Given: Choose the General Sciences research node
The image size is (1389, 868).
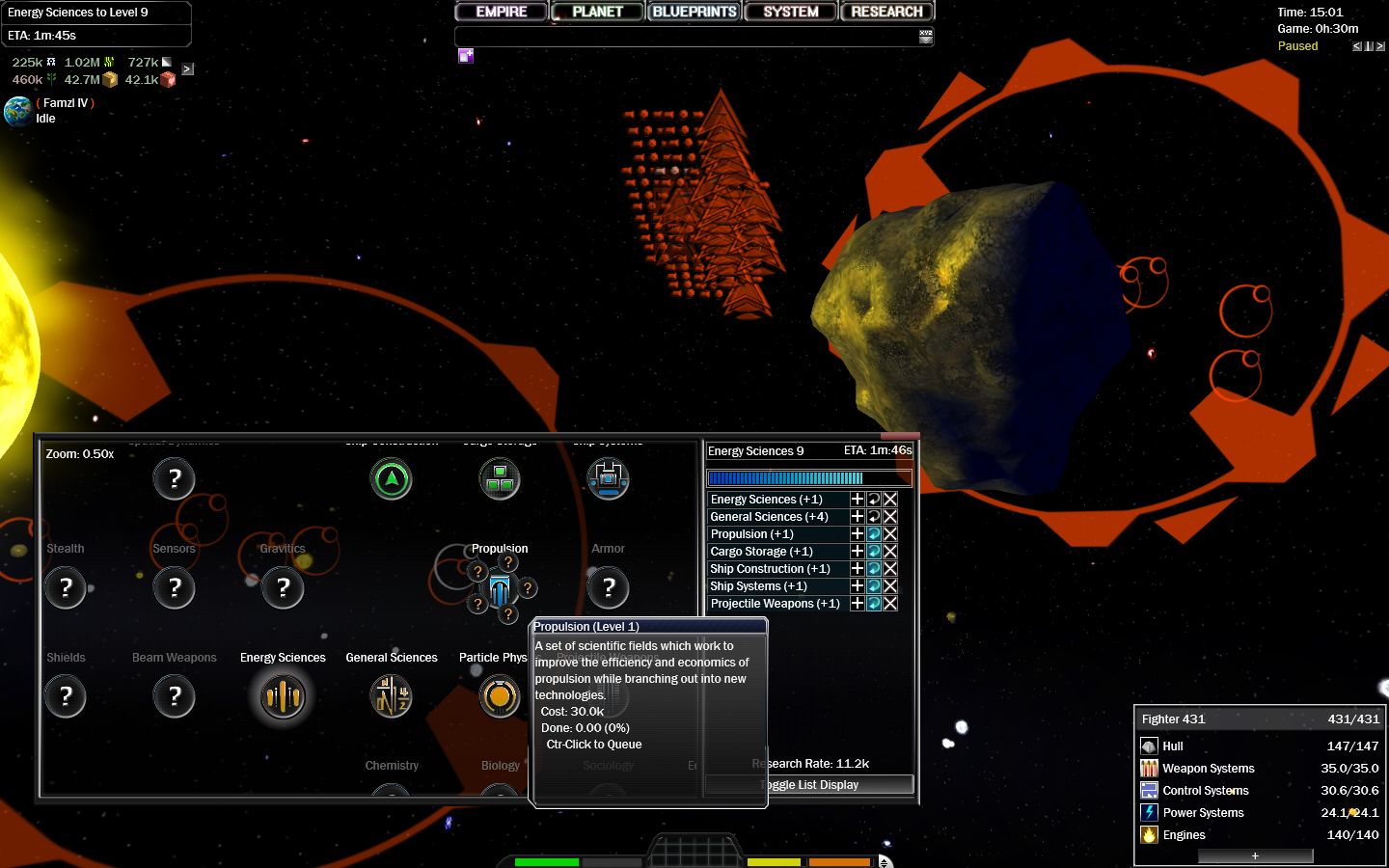Looking at the screenshot, I should [392, 695].
